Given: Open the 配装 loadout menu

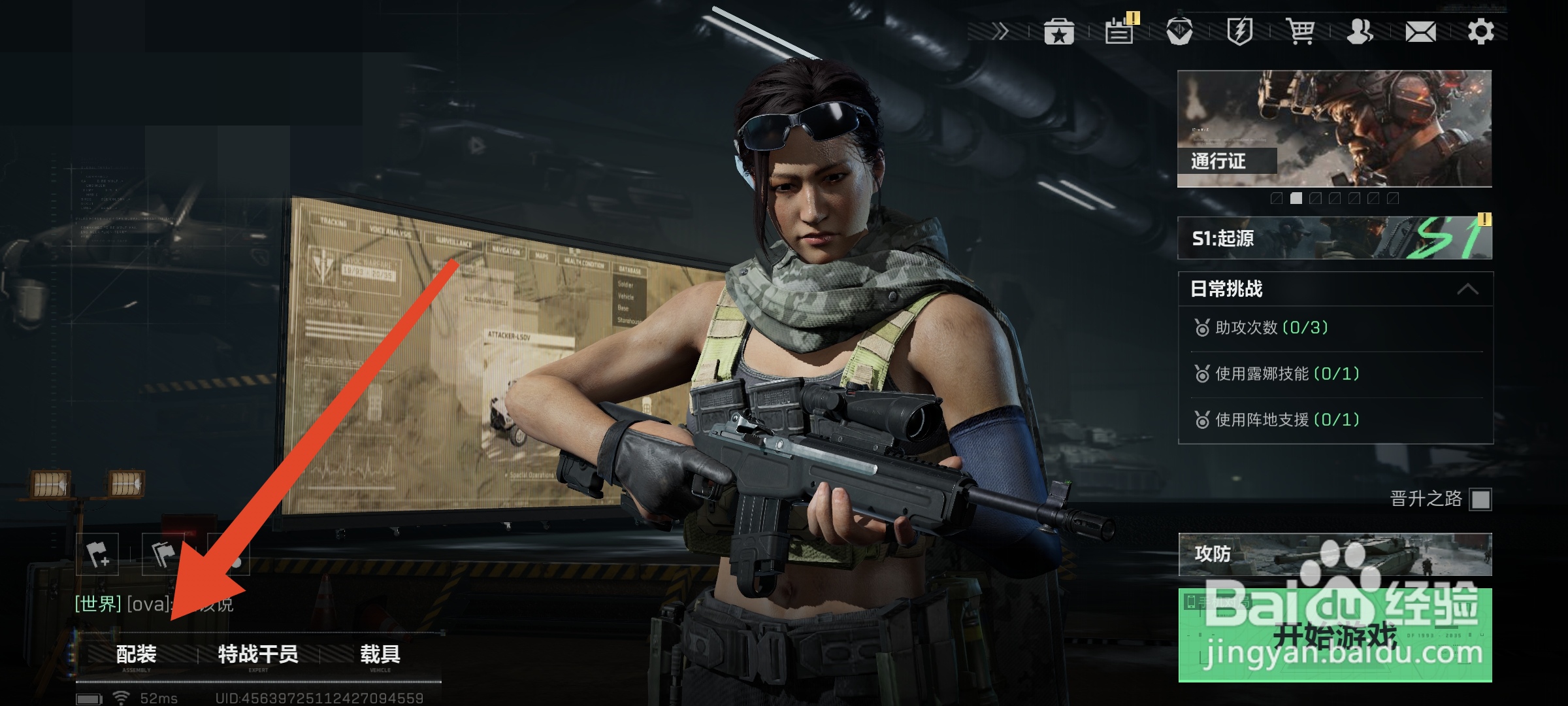Looking at the screenshot, I should pyautogui.click(x=136, y=655).
